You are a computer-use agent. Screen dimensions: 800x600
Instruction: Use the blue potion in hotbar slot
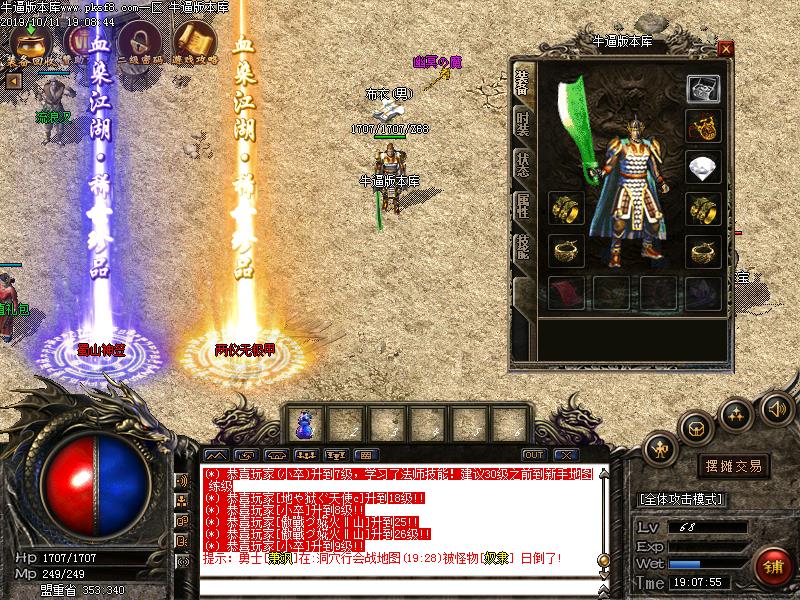304,425
